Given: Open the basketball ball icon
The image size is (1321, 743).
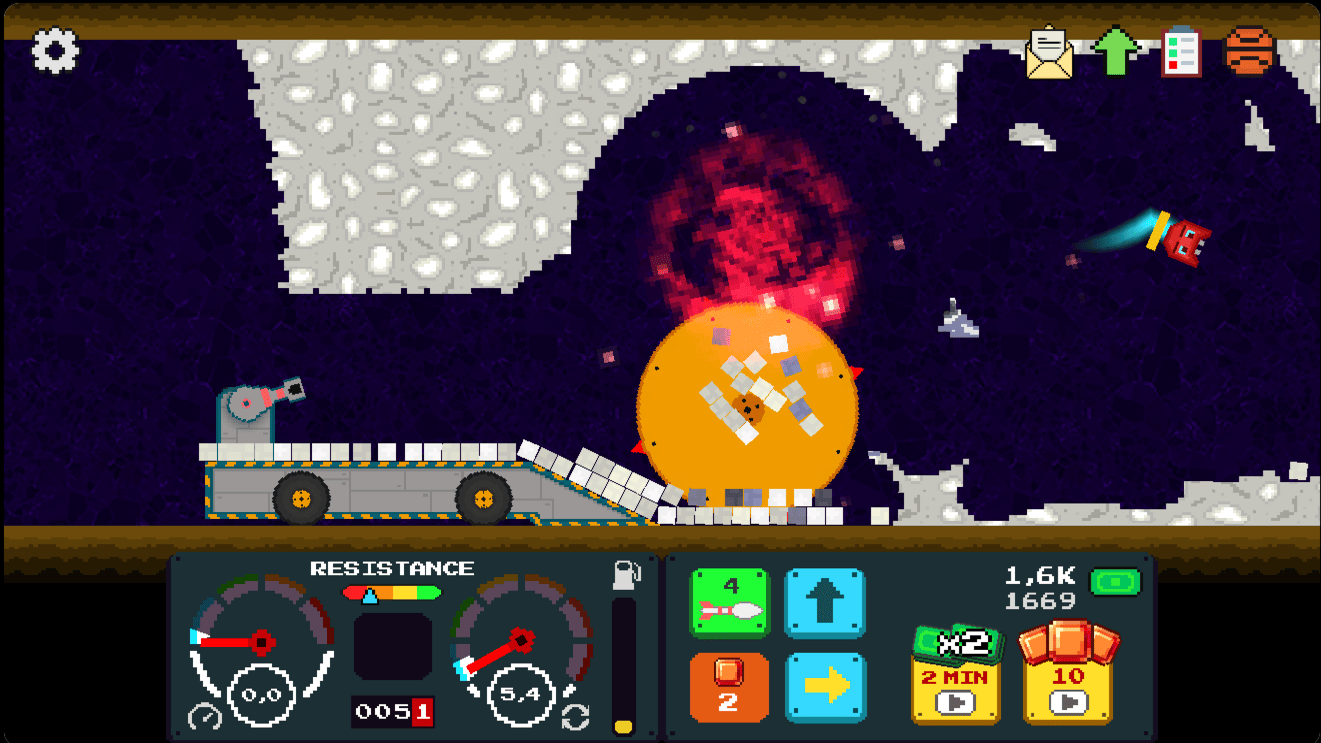Looking at the screenshot, I should click(x=1247, y=50).
